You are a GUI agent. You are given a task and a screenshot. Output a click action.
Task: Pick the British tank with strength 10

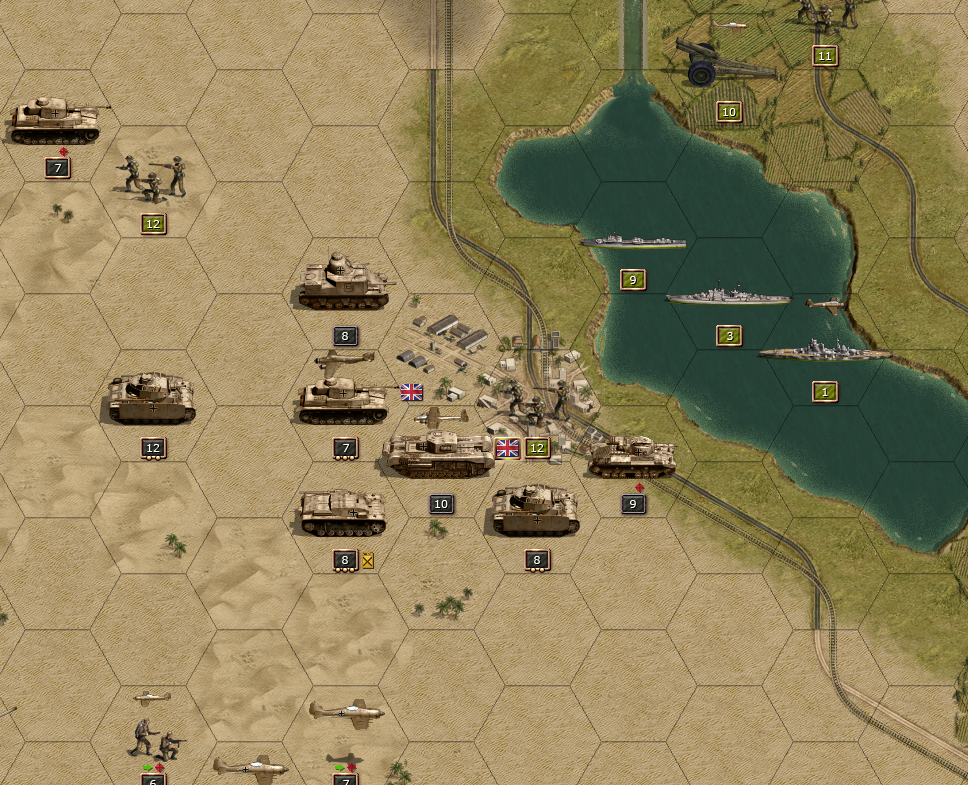point(438,456)
